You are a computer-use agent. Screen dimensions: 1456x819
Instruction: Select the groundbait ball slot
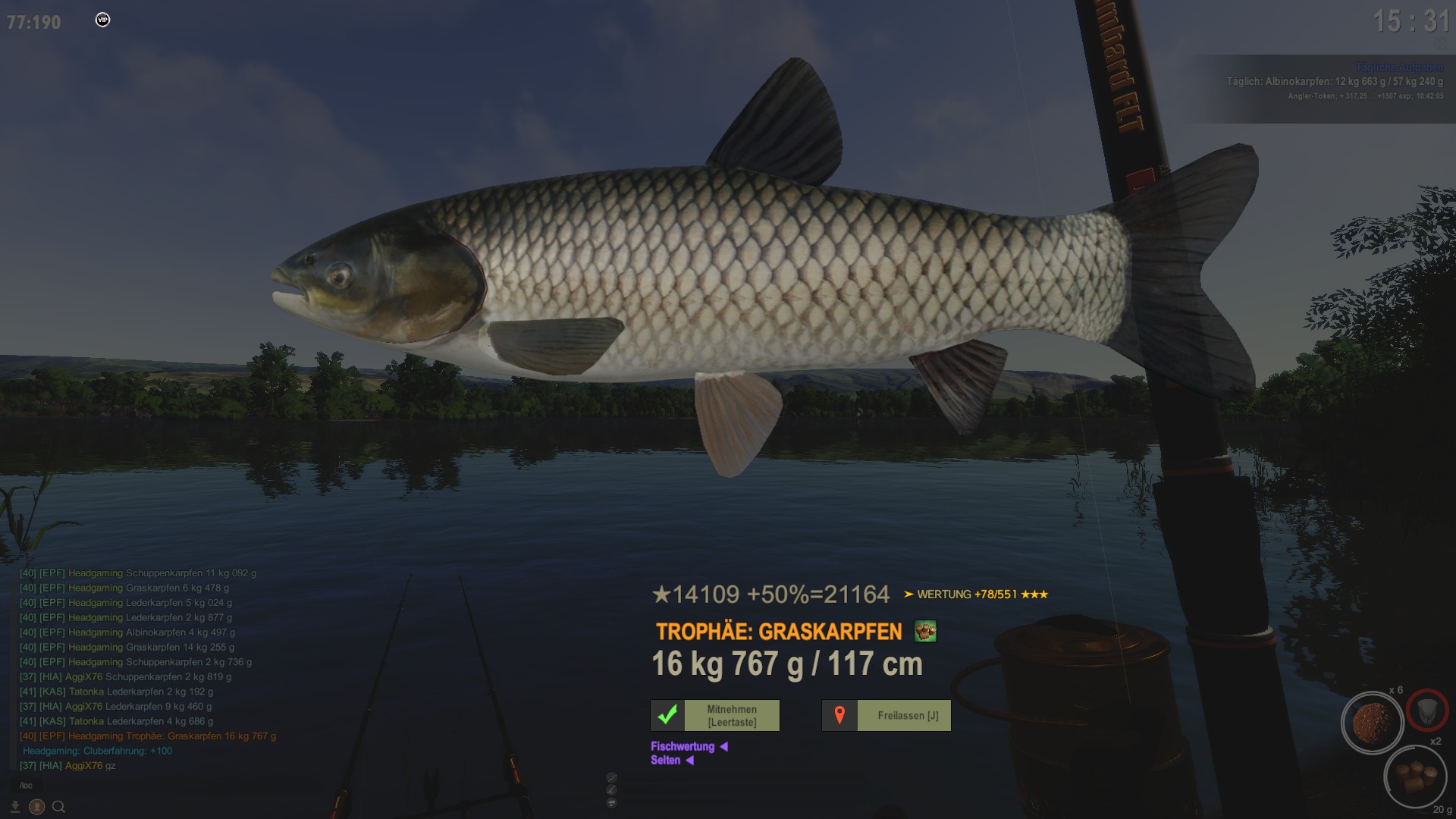pyautogui.click(x=1372, y=723)
